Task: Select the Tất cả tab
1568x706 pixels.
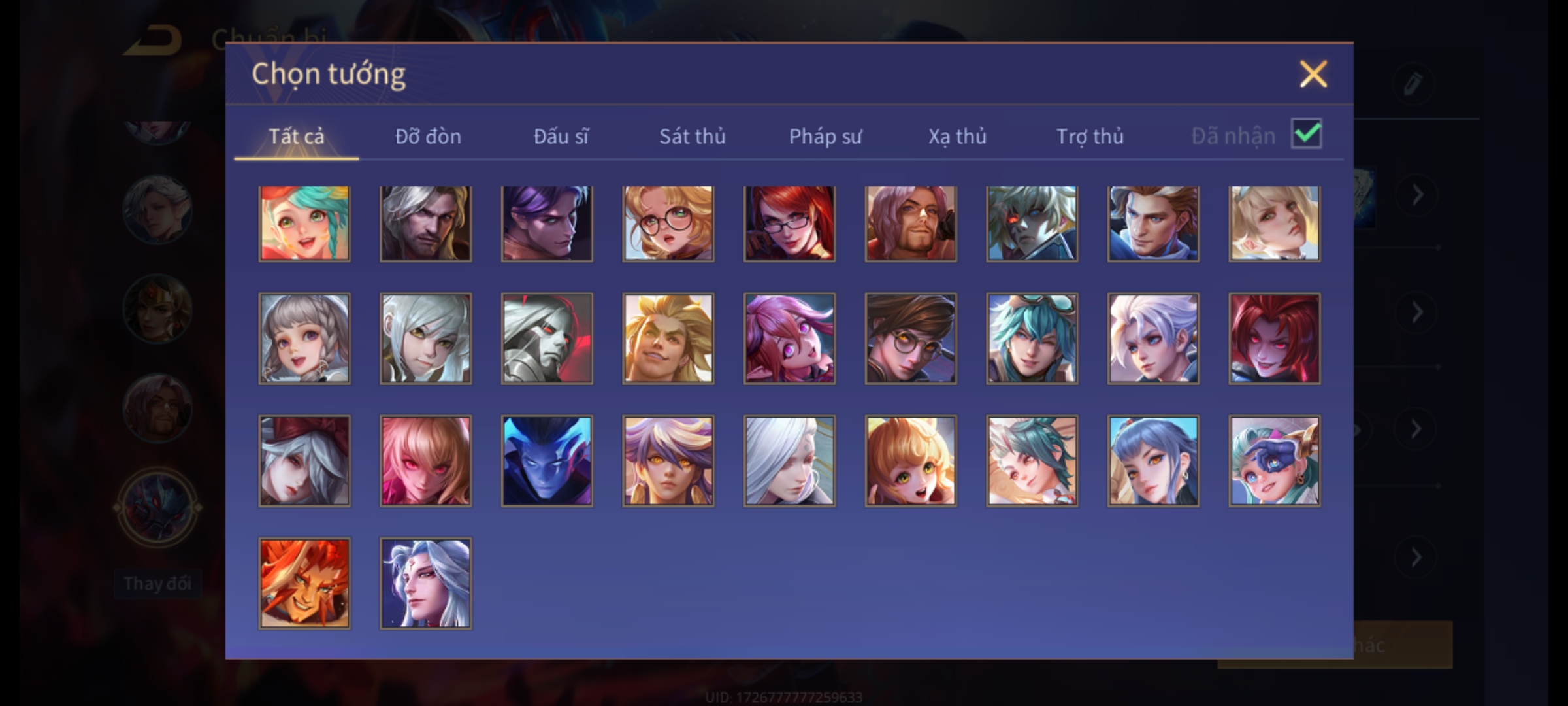Action: click(296, 136)
